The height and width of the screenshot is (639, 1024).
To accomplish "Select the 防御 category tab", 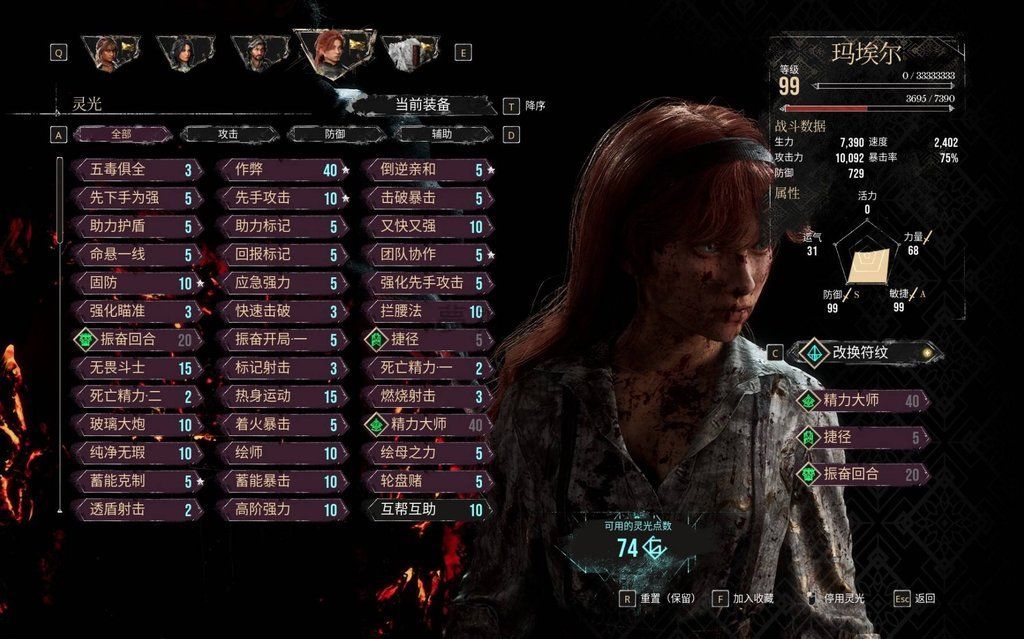I will 337,134.
